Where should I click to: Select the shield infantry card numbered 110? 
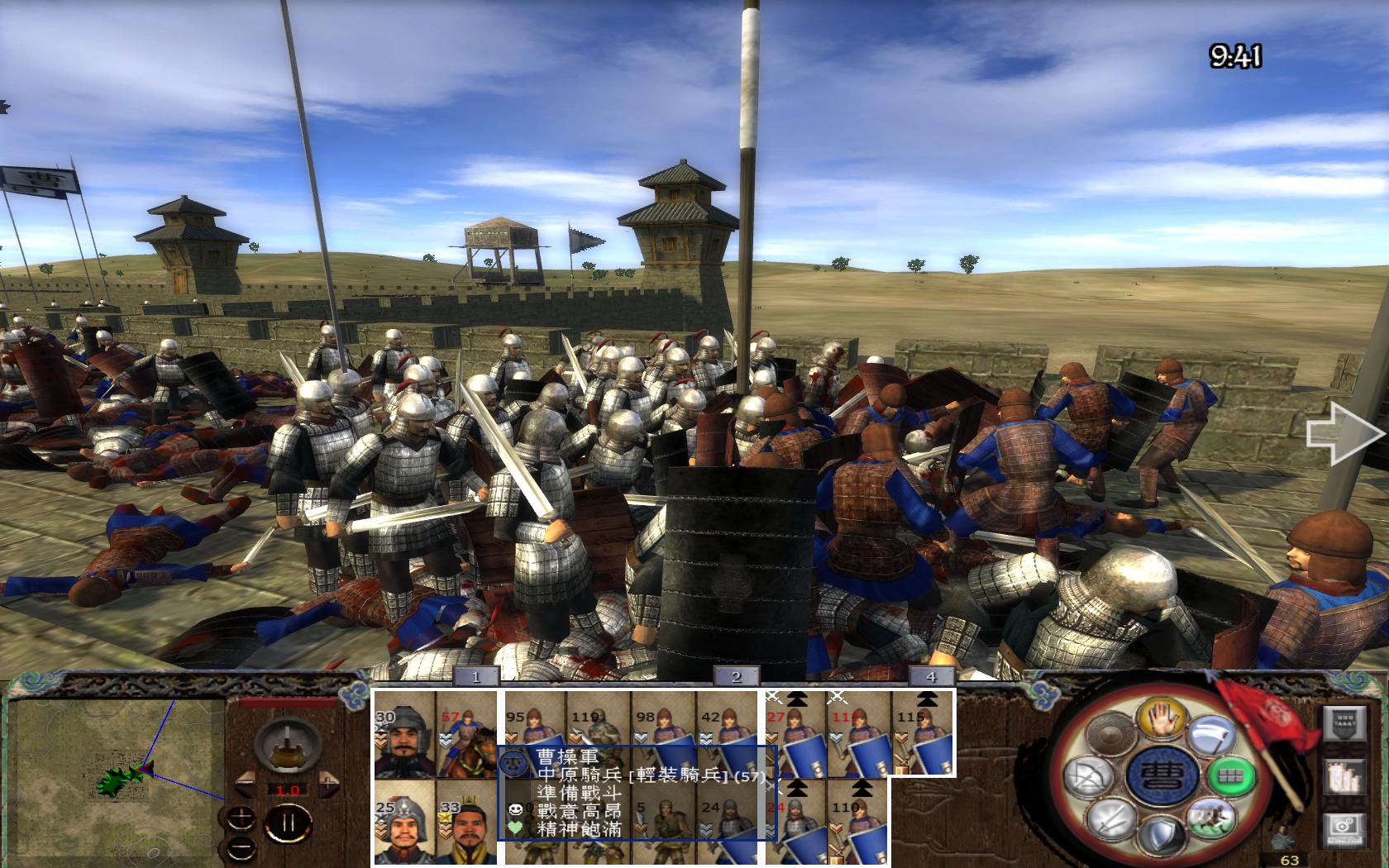tap(858, 823)
